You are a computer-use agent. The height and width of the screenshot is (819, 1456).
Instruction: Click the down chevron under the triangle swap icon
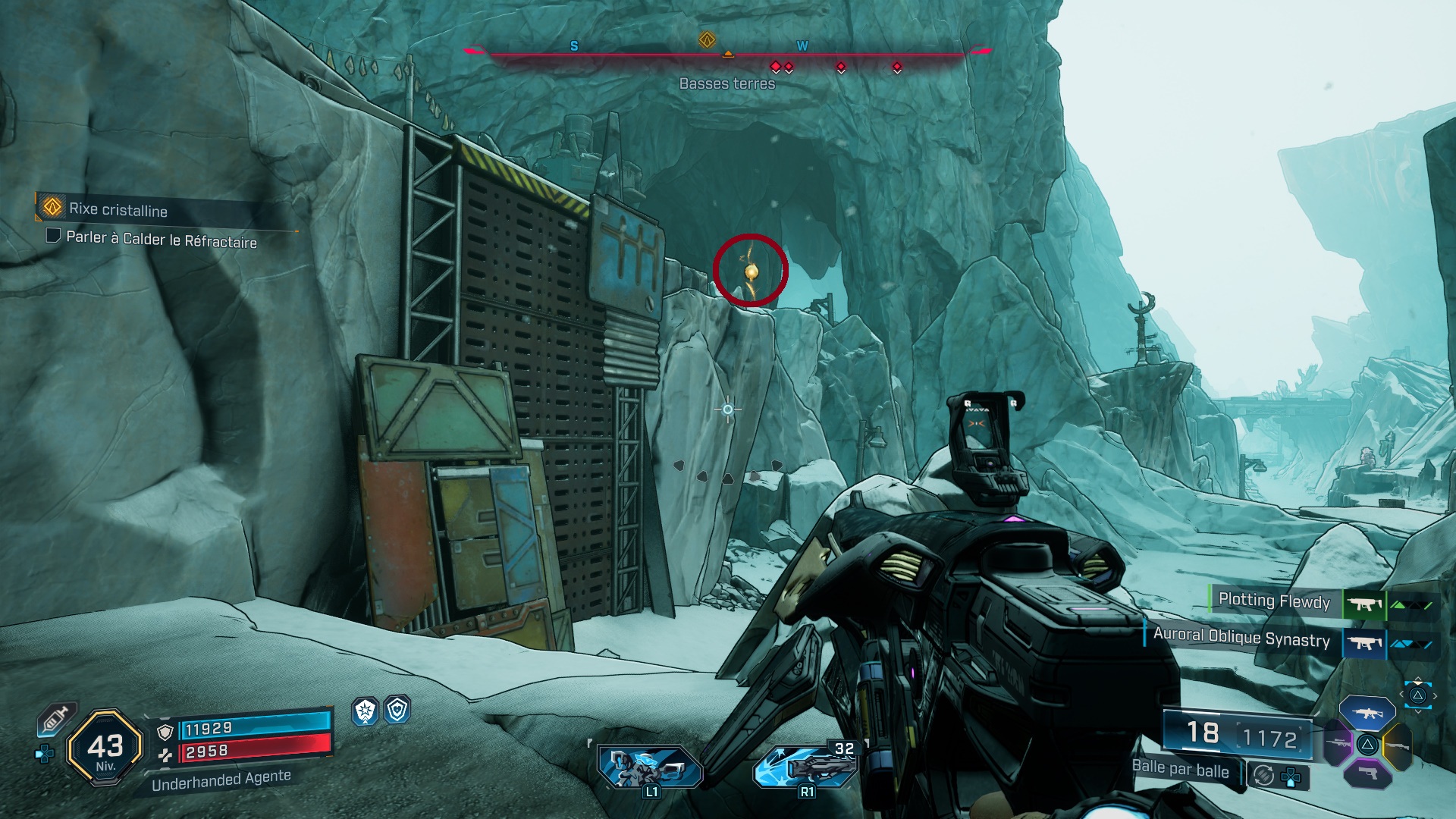1418,711
